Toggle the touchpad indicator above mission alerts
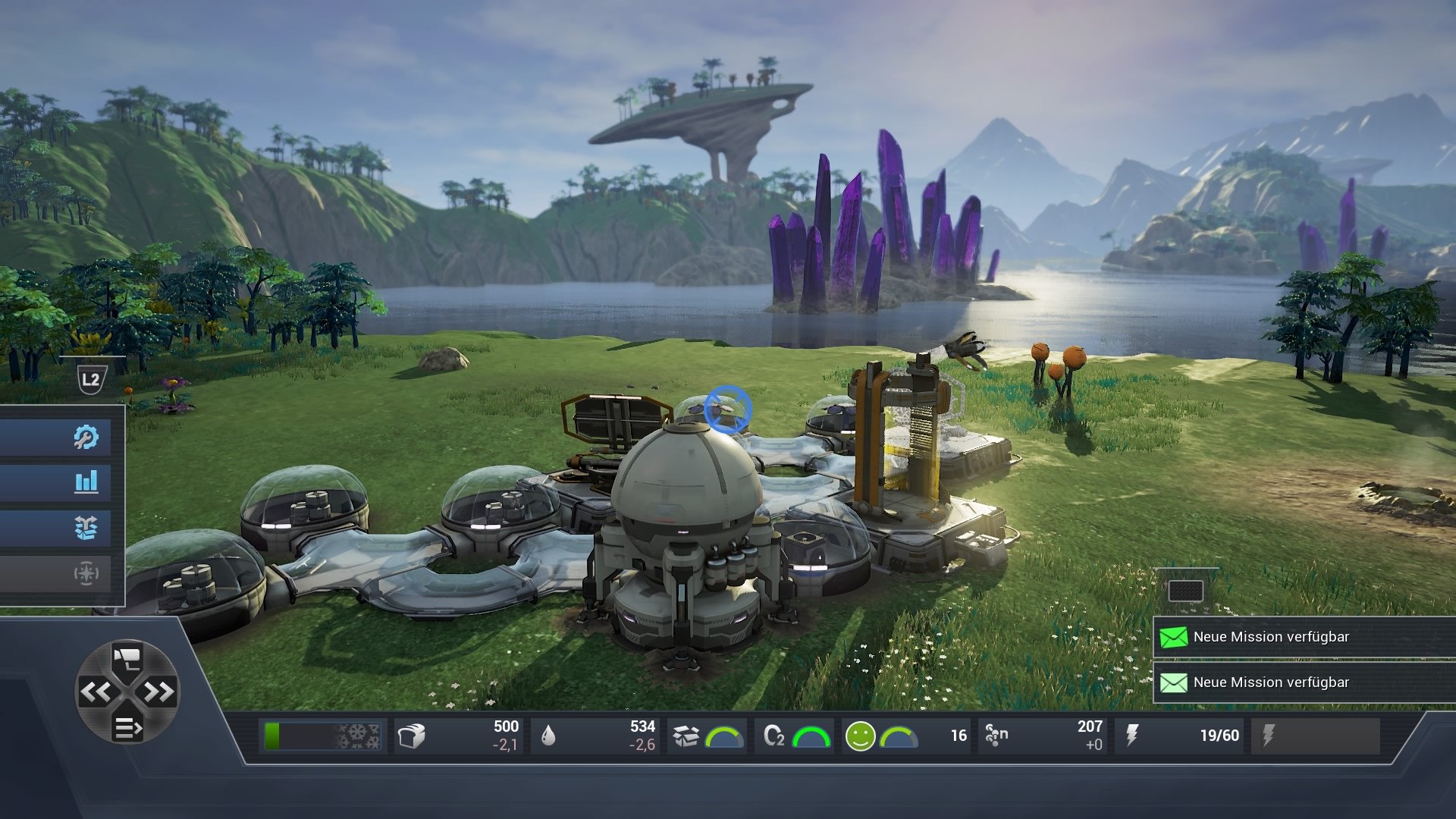This screenshot has height=819, width=1456. (x=1187, y=589)
